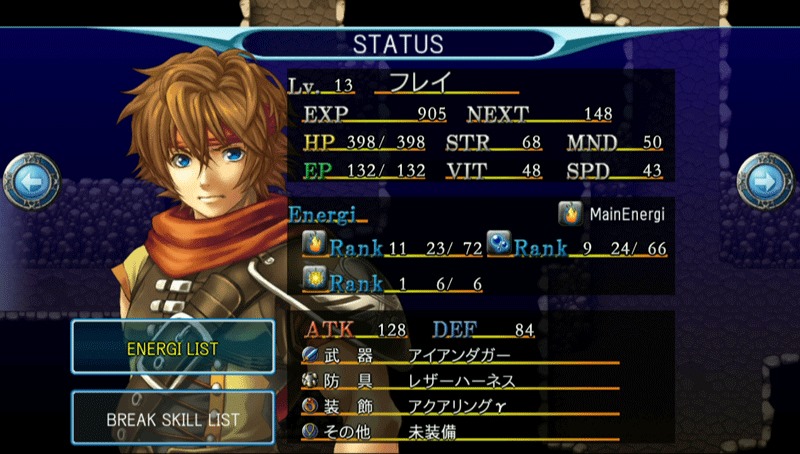The height and width of the screenshot is (454, 800).
Task: Select the weapon slot アイアンダガー
Action: click(460, 355)
